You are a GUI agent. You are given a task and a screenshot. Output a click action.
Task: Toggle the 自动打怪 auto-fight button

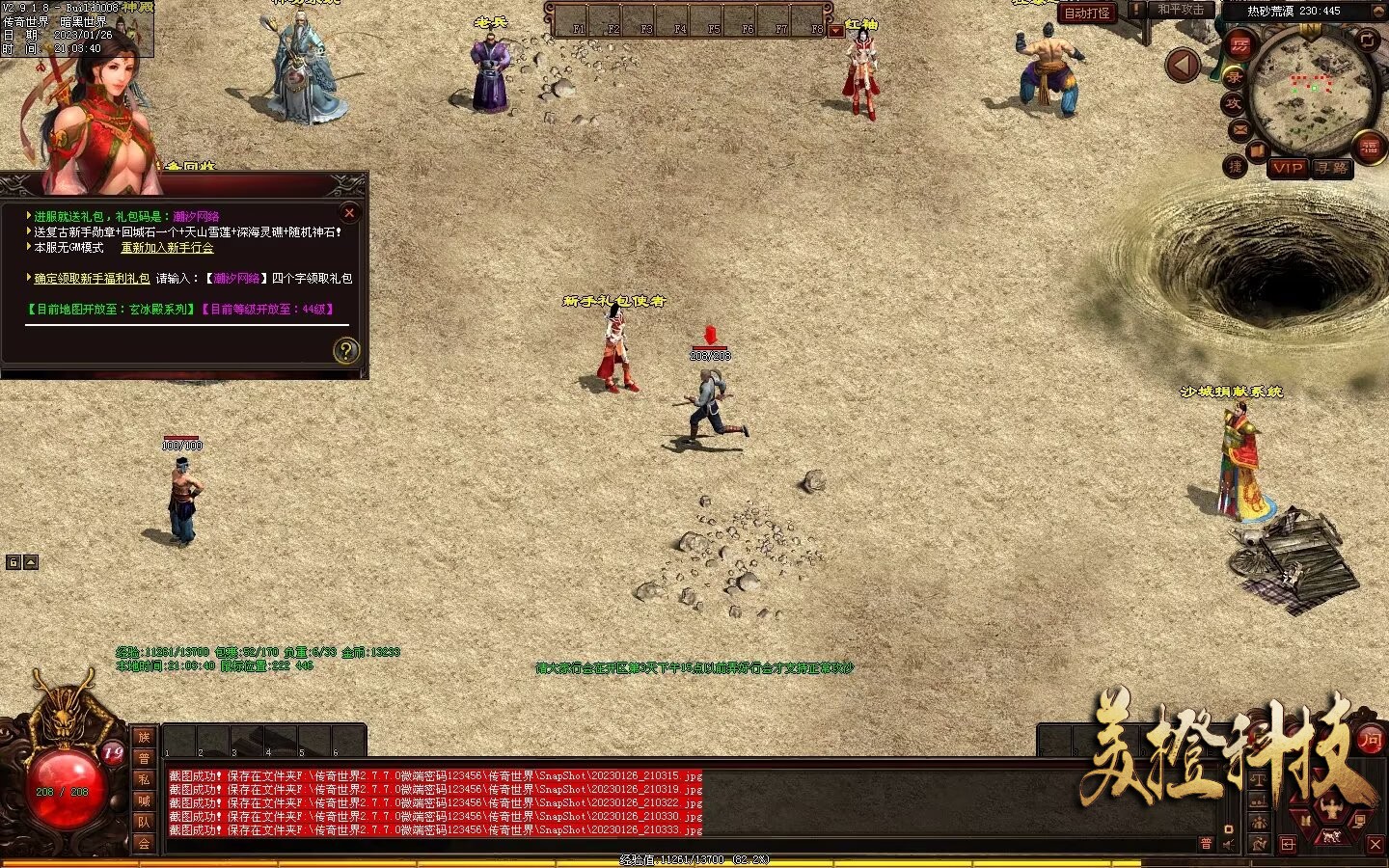[x=1086, y=14]
